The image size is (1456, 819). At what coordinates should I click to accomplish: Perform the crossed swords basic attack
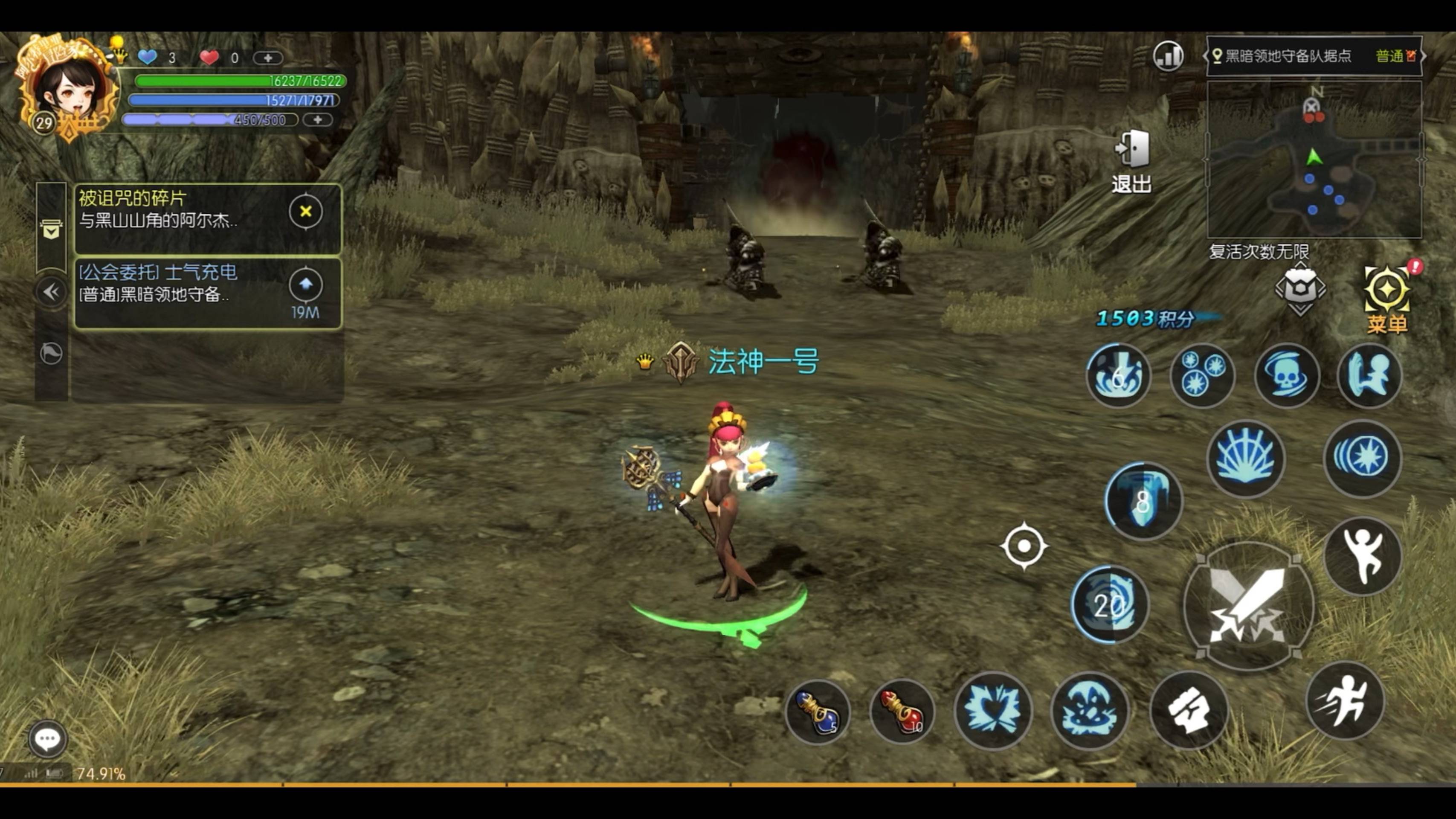[1248, 606]
